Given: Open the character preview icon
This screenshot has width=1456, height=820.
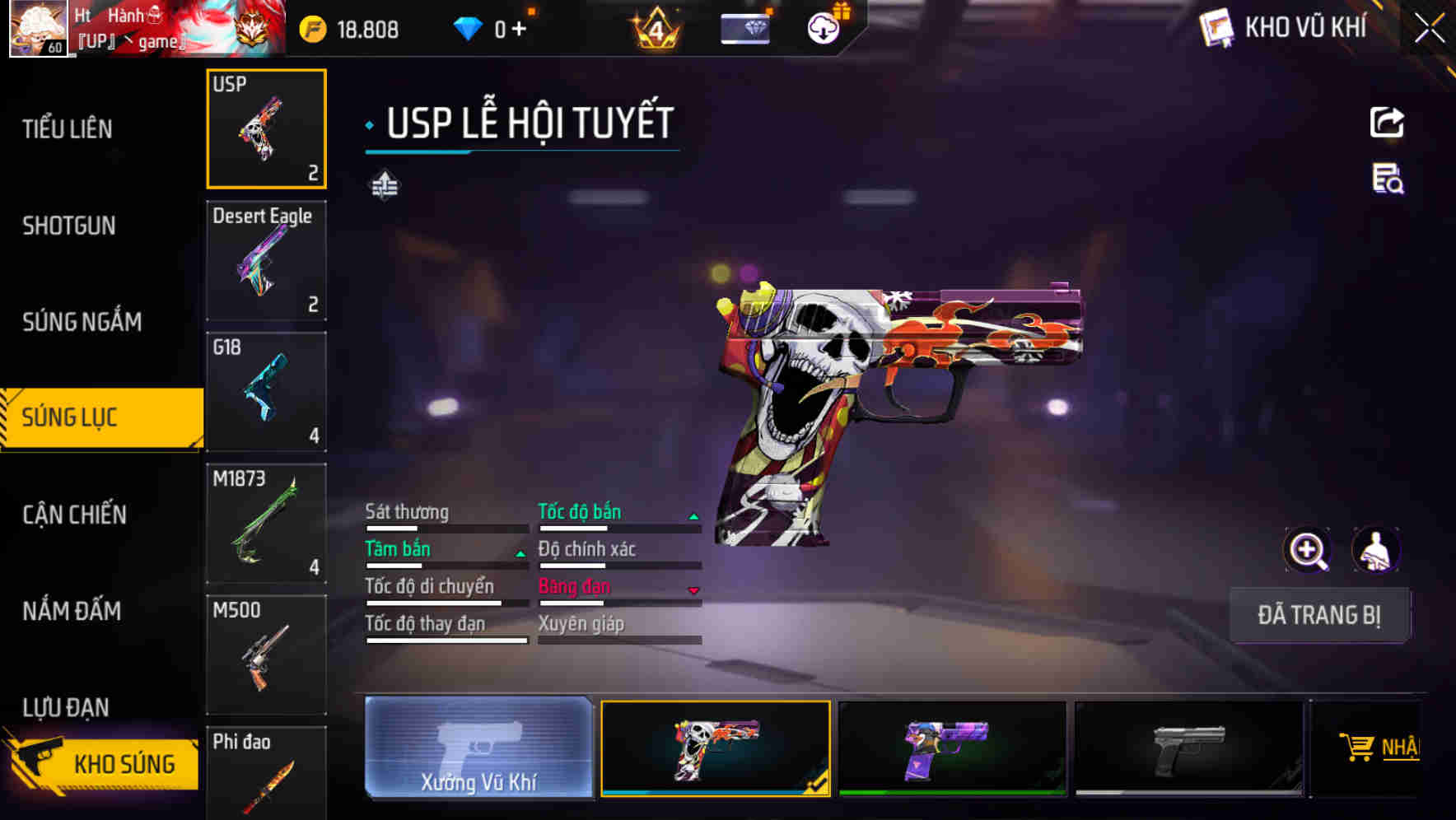Looking at the screenshot, I should [1378, 550].
